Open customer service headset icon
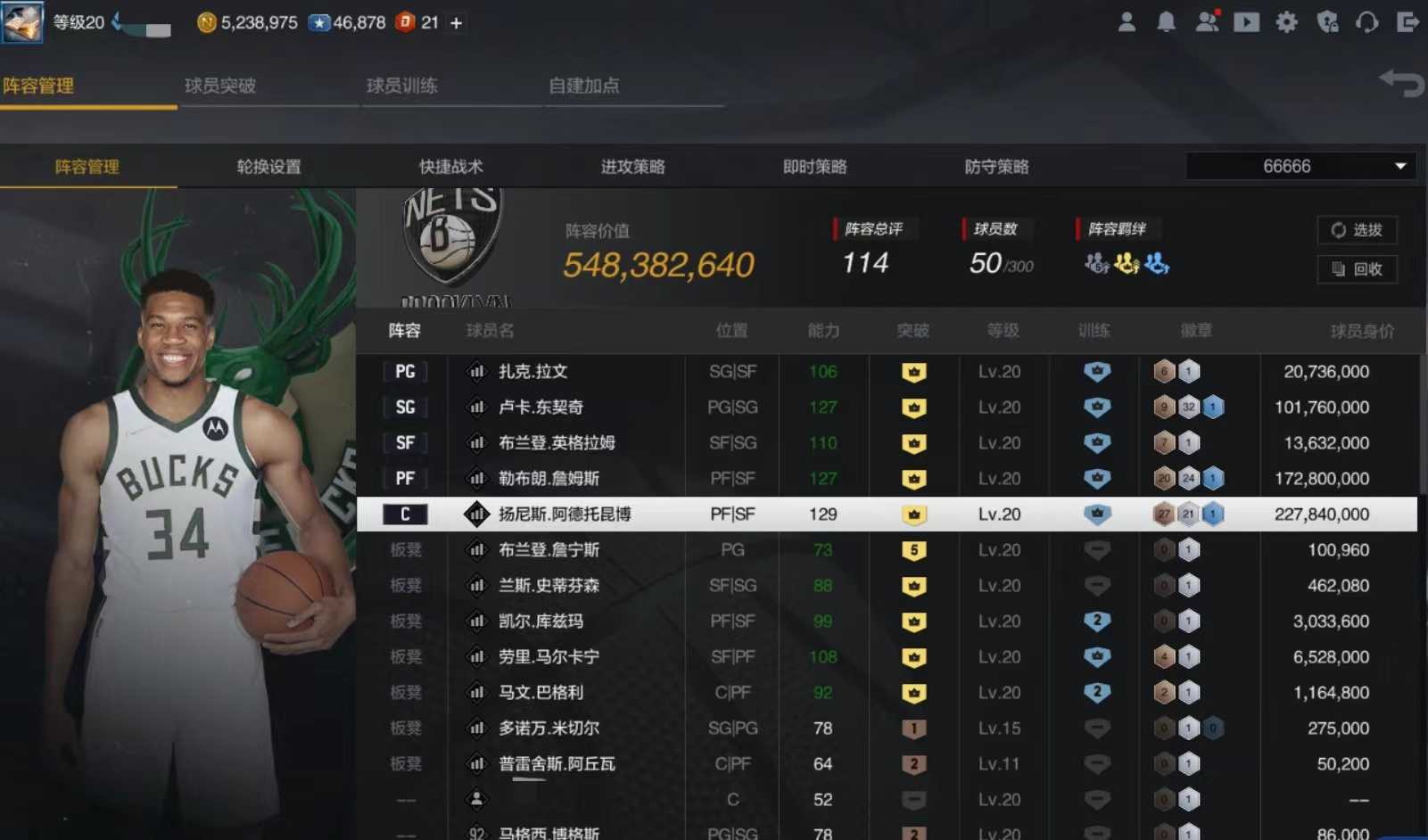 (1367, 22)
